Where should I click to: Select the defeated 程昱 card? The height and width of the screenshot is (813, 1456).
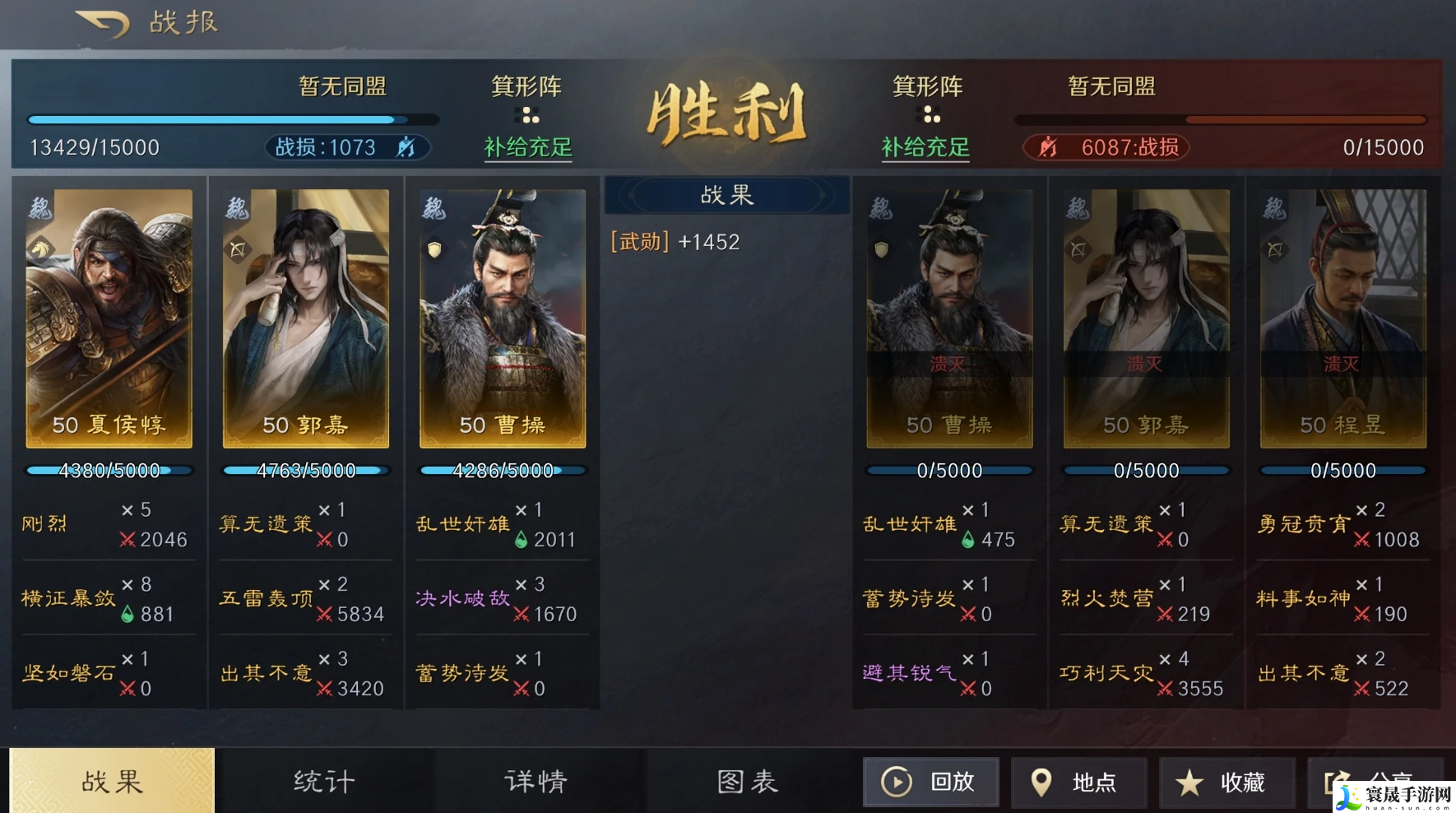pos(1342,318)
